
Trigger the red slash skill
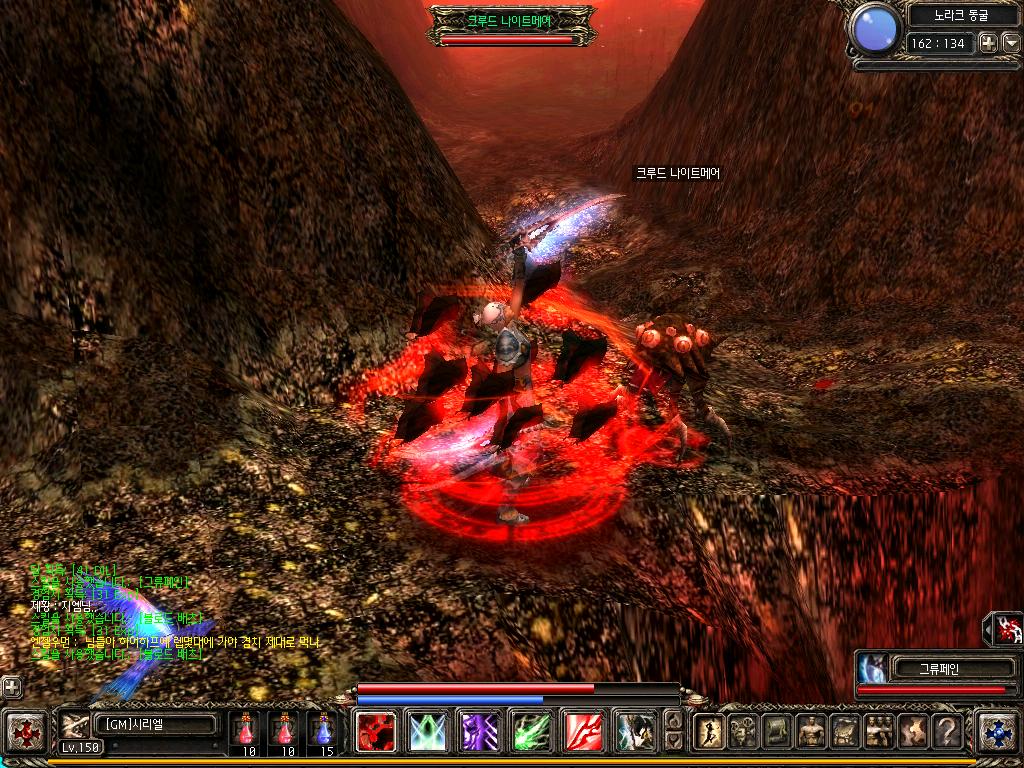tap(581, 731)
